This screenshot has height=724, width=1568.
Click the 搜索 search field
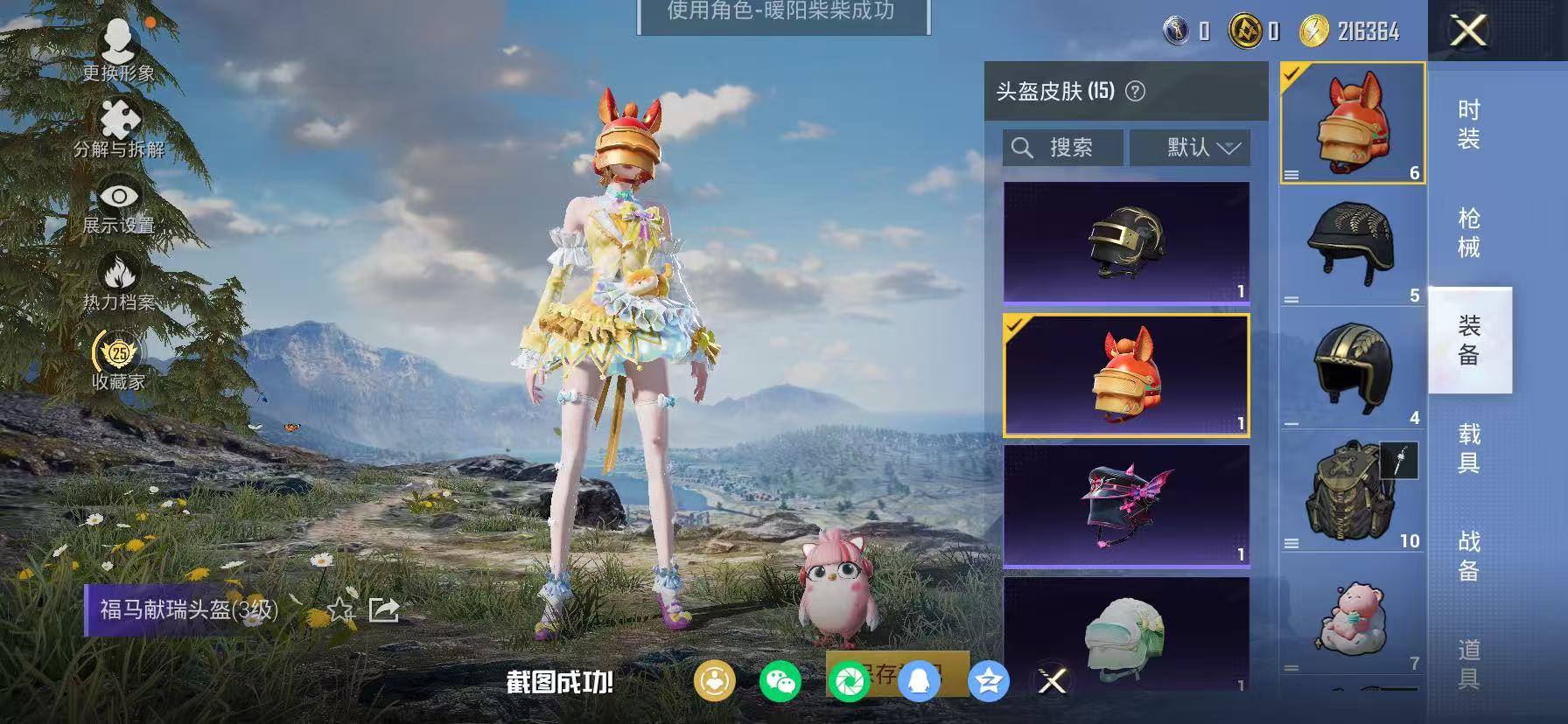coord(1062,147)
